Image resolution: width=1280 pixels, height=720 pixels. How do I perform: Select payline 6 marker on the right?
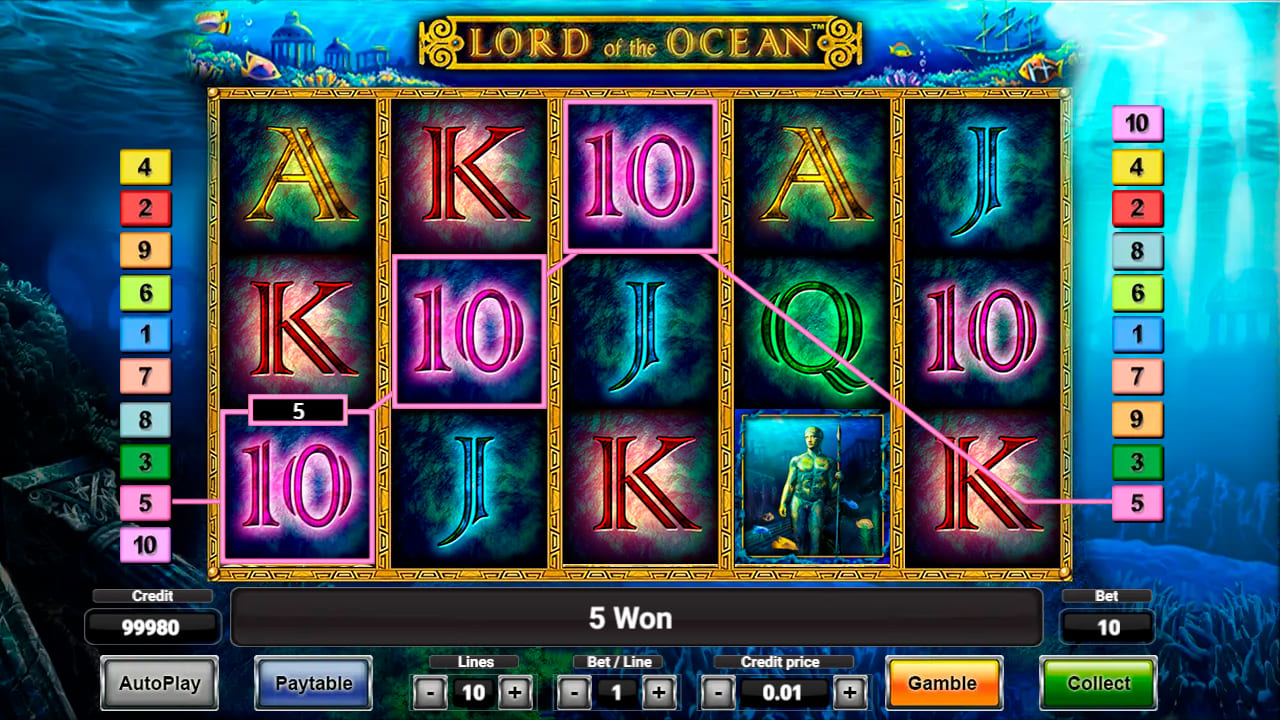1138,293
